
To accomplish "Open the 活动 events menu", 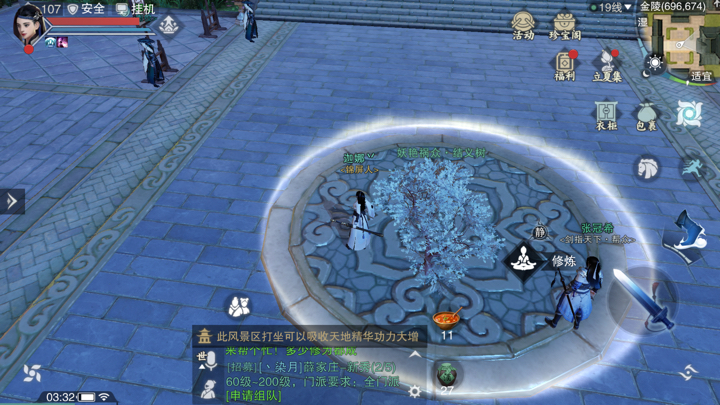I will coord(523,26).
